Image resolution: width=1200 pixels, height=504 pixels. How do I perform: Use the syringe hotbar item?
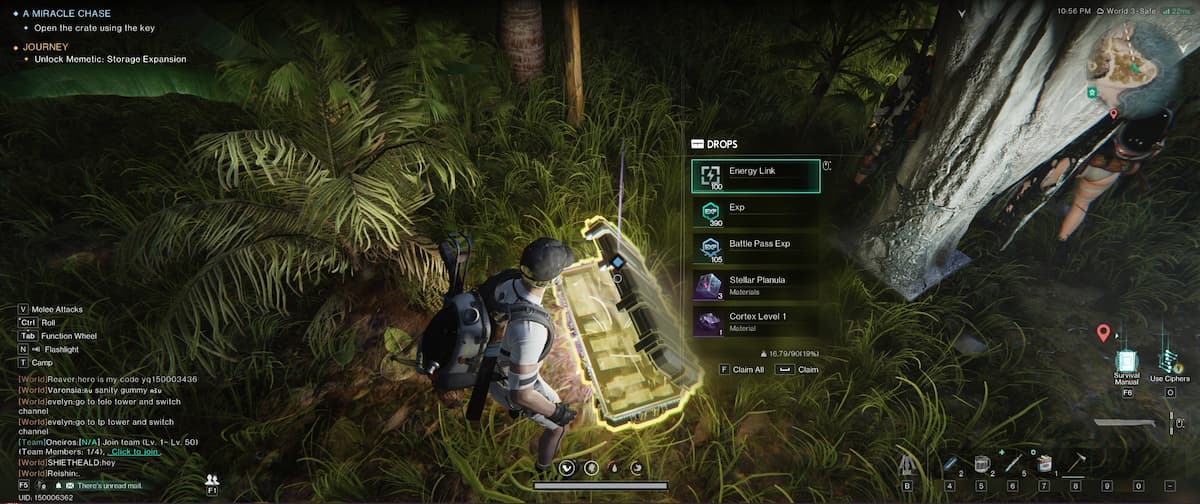(1012, 463)
